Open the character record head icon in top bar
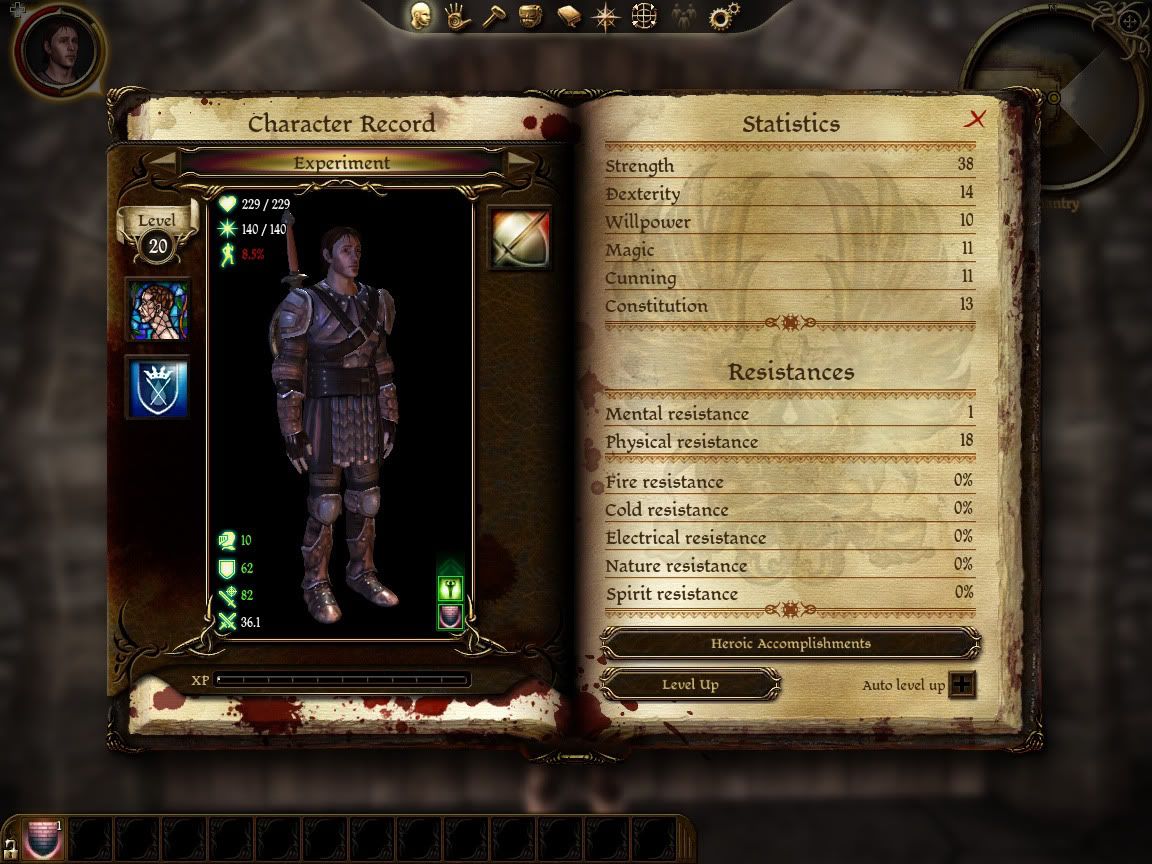1152x864 pixels. click(421, 17)
